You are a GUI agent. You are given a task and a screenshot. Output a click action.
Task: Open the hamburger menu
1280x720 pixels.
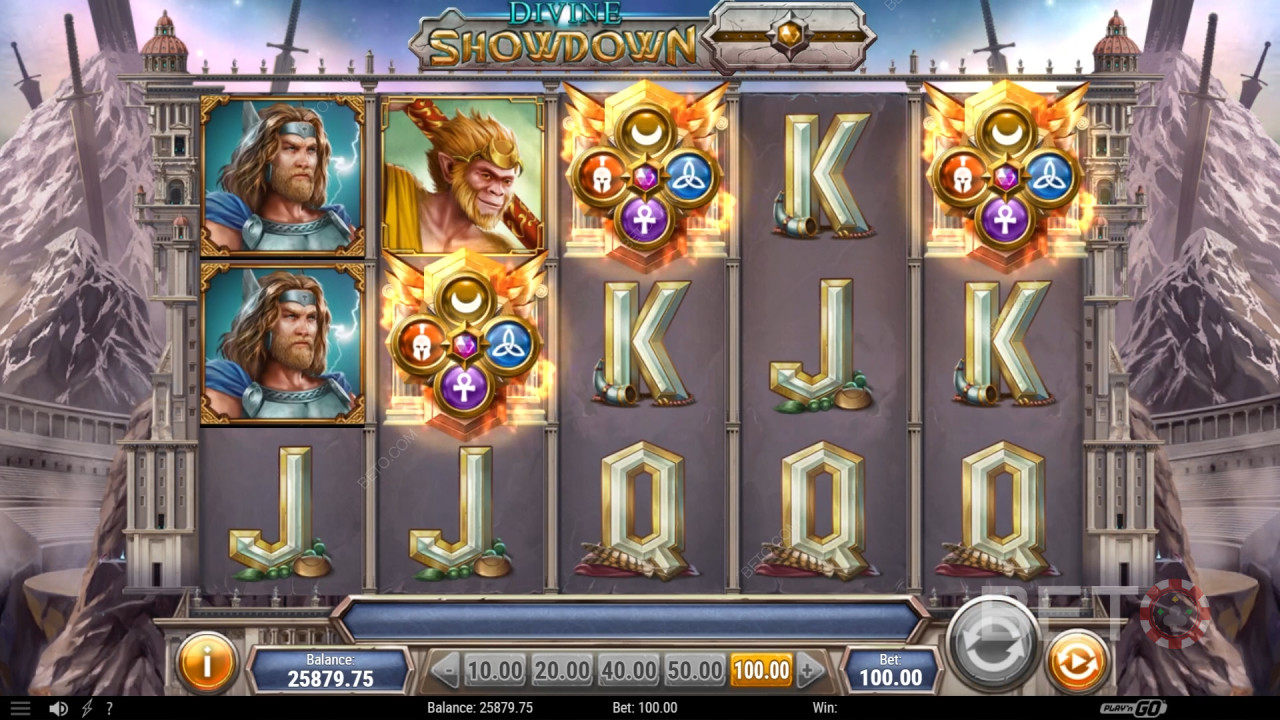coord(20,708)
